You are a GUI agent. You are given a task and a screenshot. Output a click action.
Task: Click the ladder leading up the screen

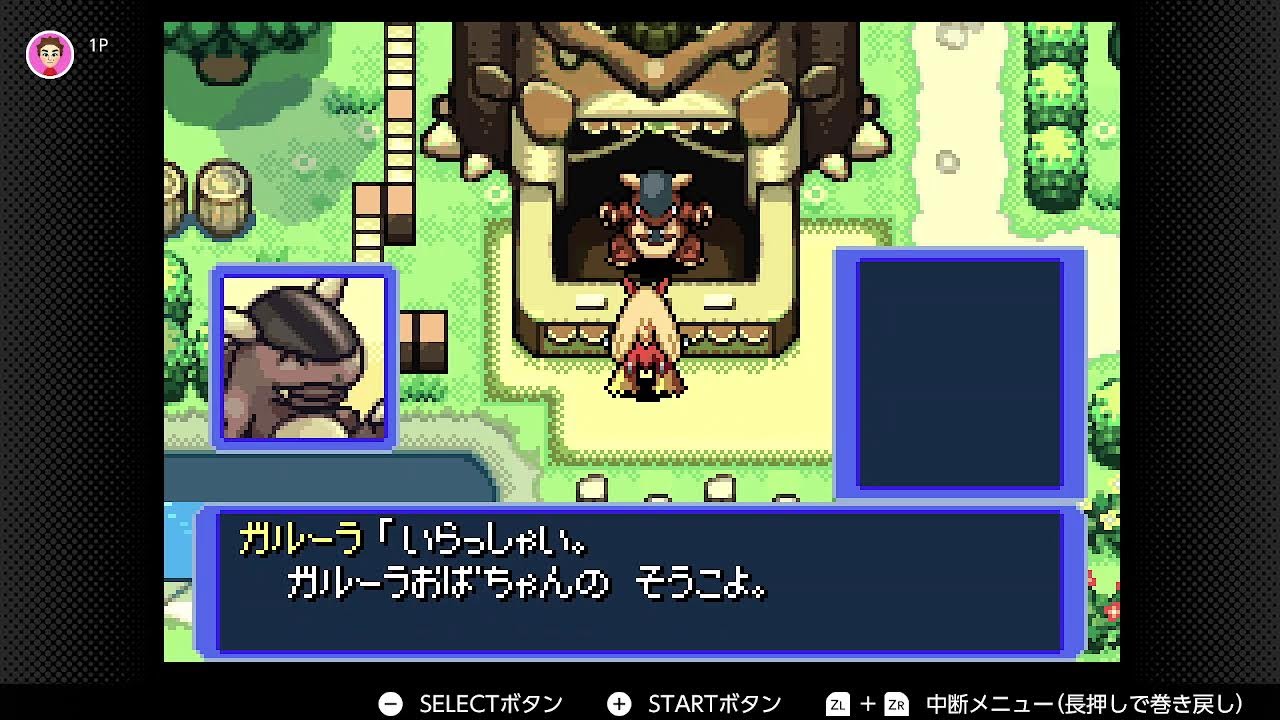point(400,110)
